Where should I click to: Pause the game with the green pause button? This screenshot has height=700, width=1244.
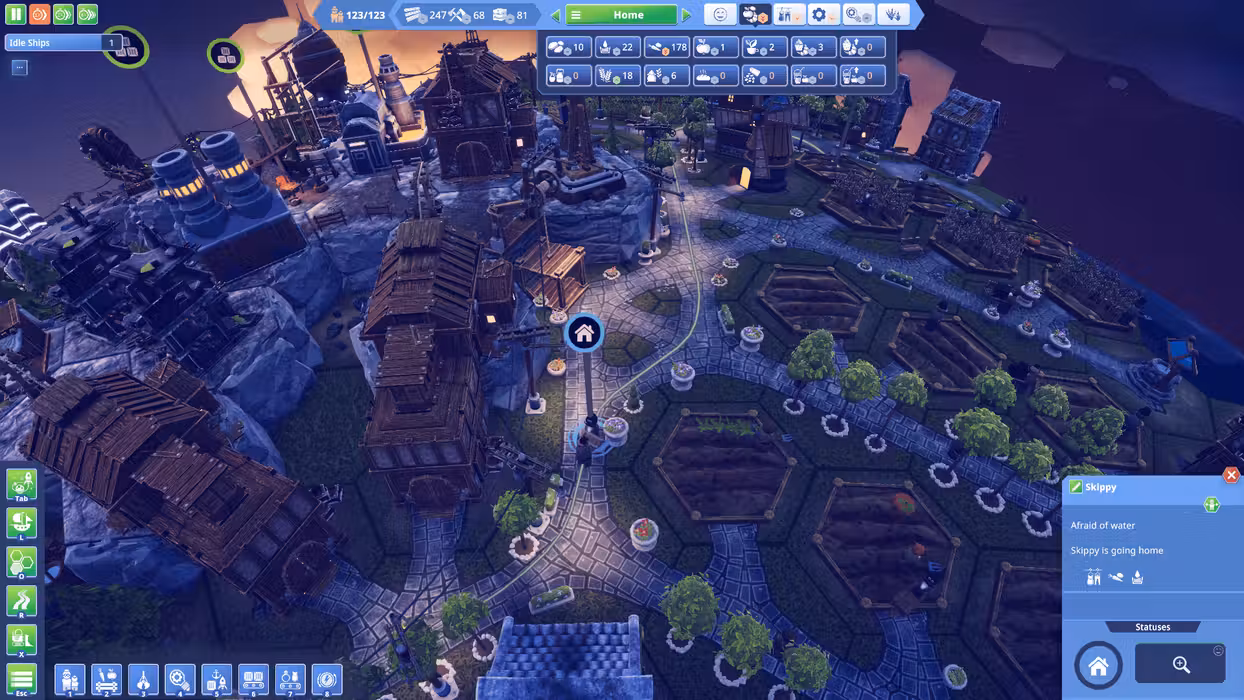(x=16, y=15)
